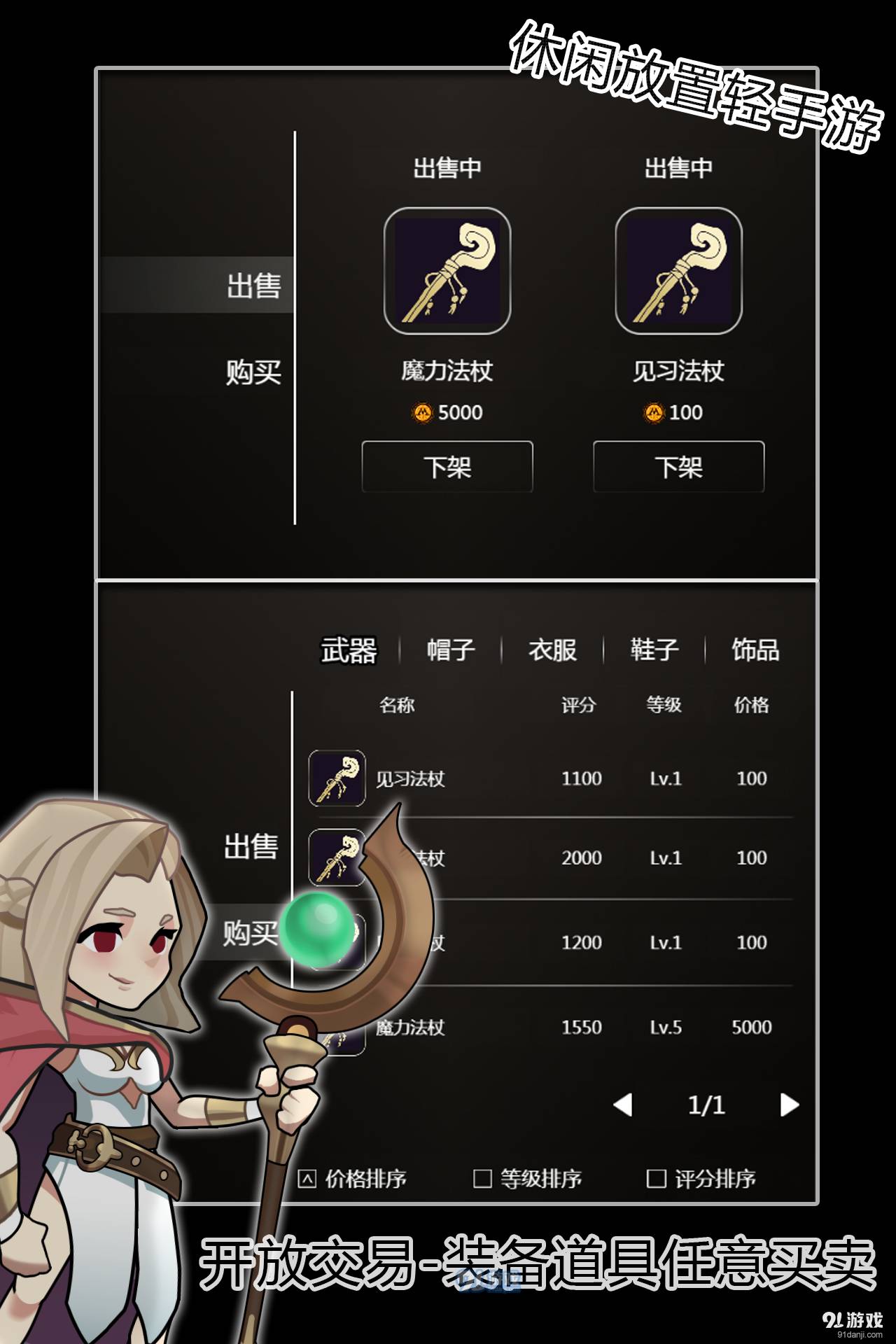Click 下架 under the 见习法杖 listing

click(678, 466)
